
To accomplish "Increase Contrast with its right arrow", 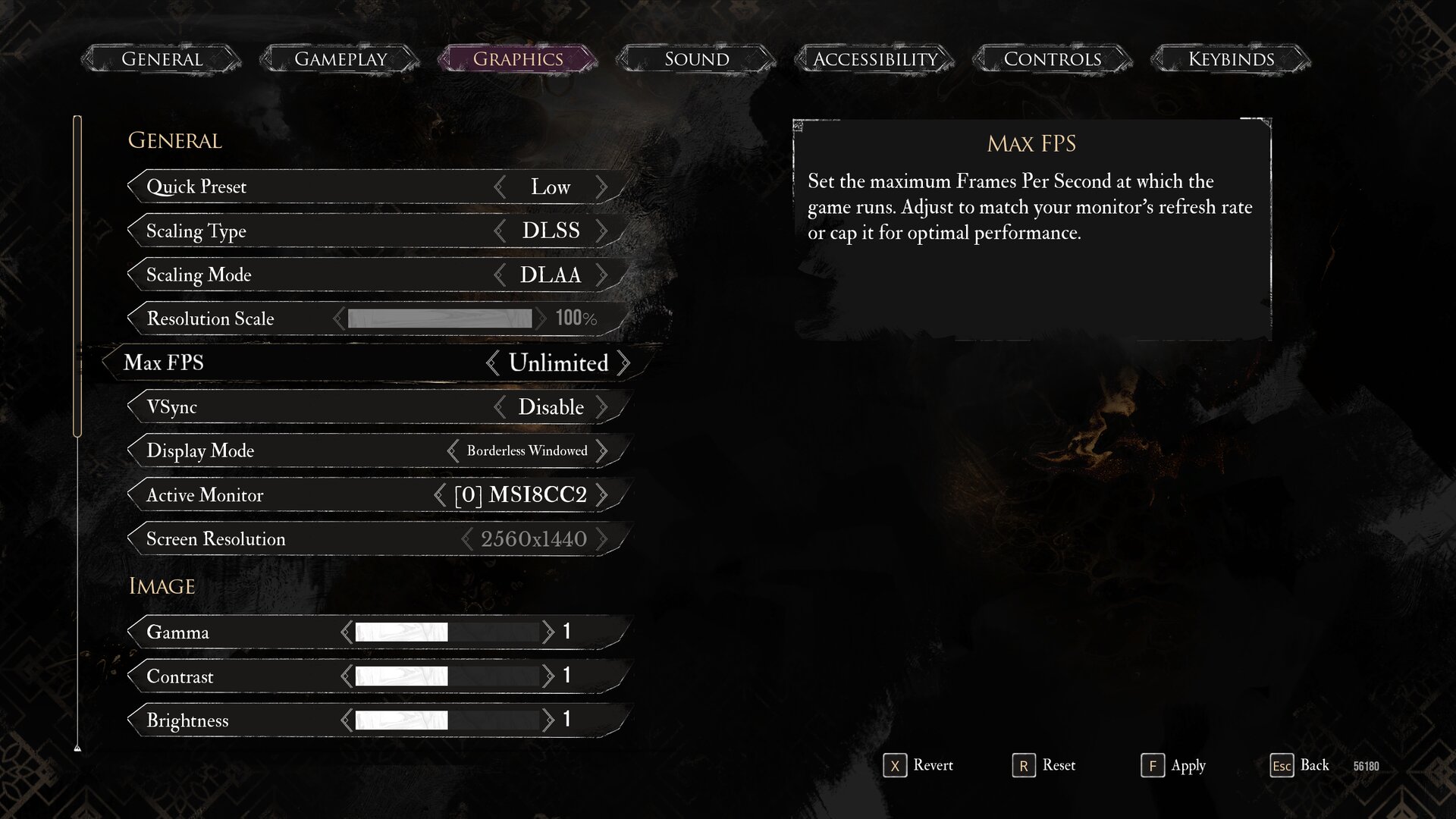I will [548, 676].
